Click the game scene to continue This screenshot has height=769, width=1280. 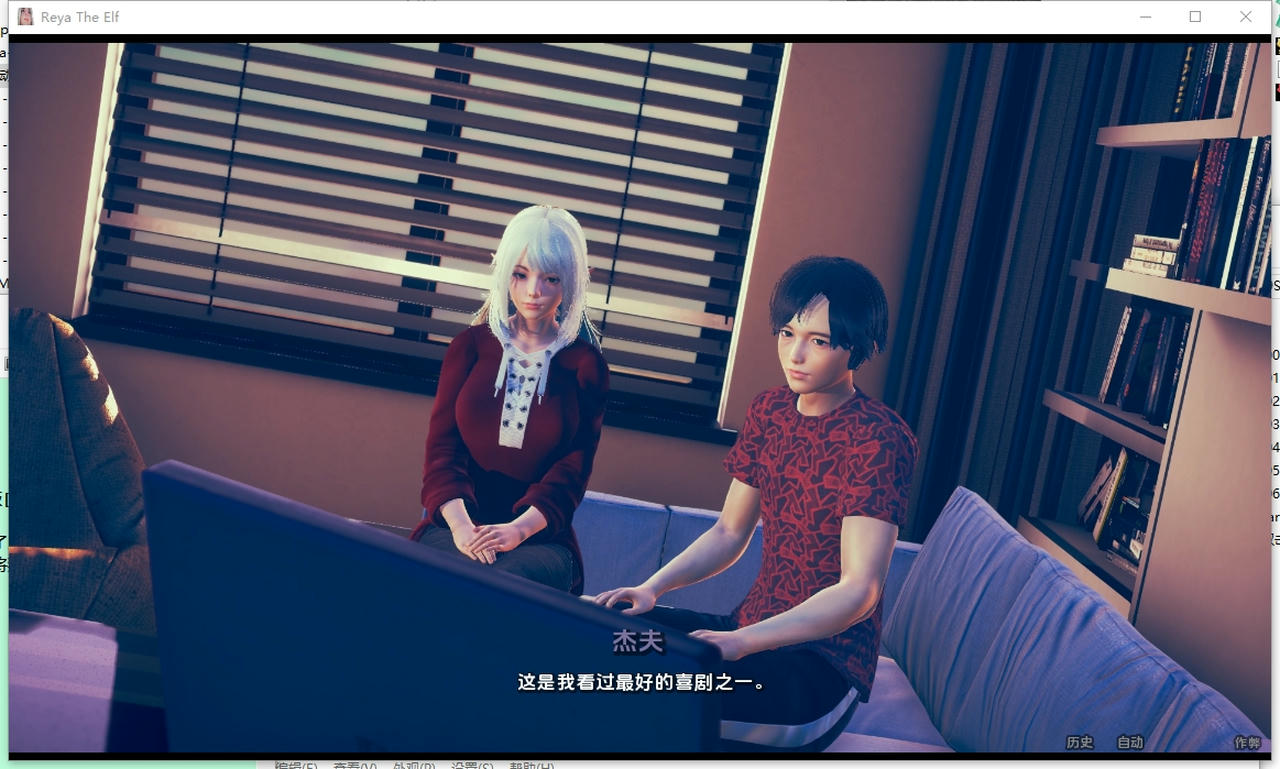[640, 350]
